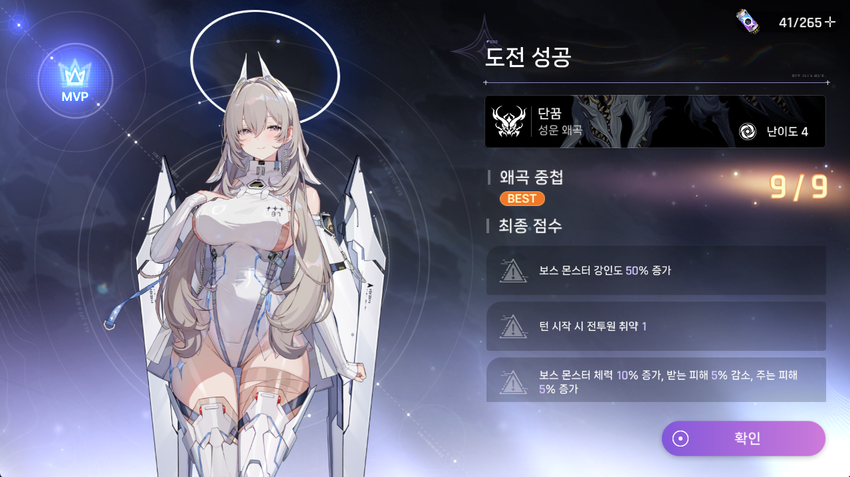The width and height of the screenshot is (850, 477).
Task: Confirm the result with the 확인 button
Action: point(743,438)
